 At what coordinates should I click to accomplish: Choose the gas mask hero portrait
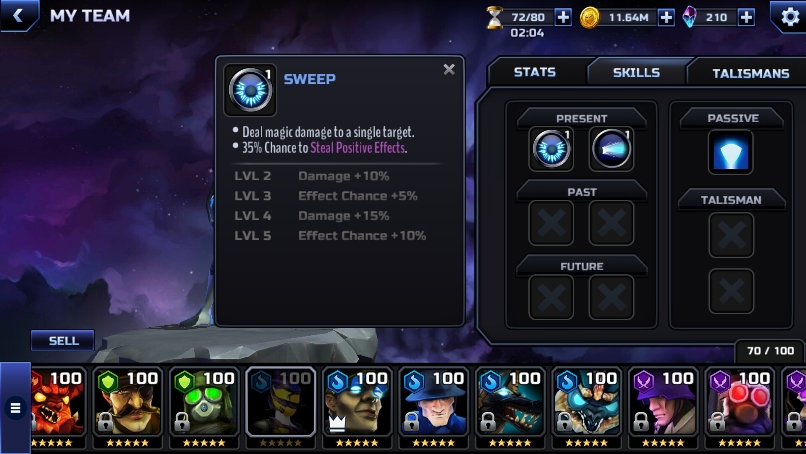(x=204, y=404)
